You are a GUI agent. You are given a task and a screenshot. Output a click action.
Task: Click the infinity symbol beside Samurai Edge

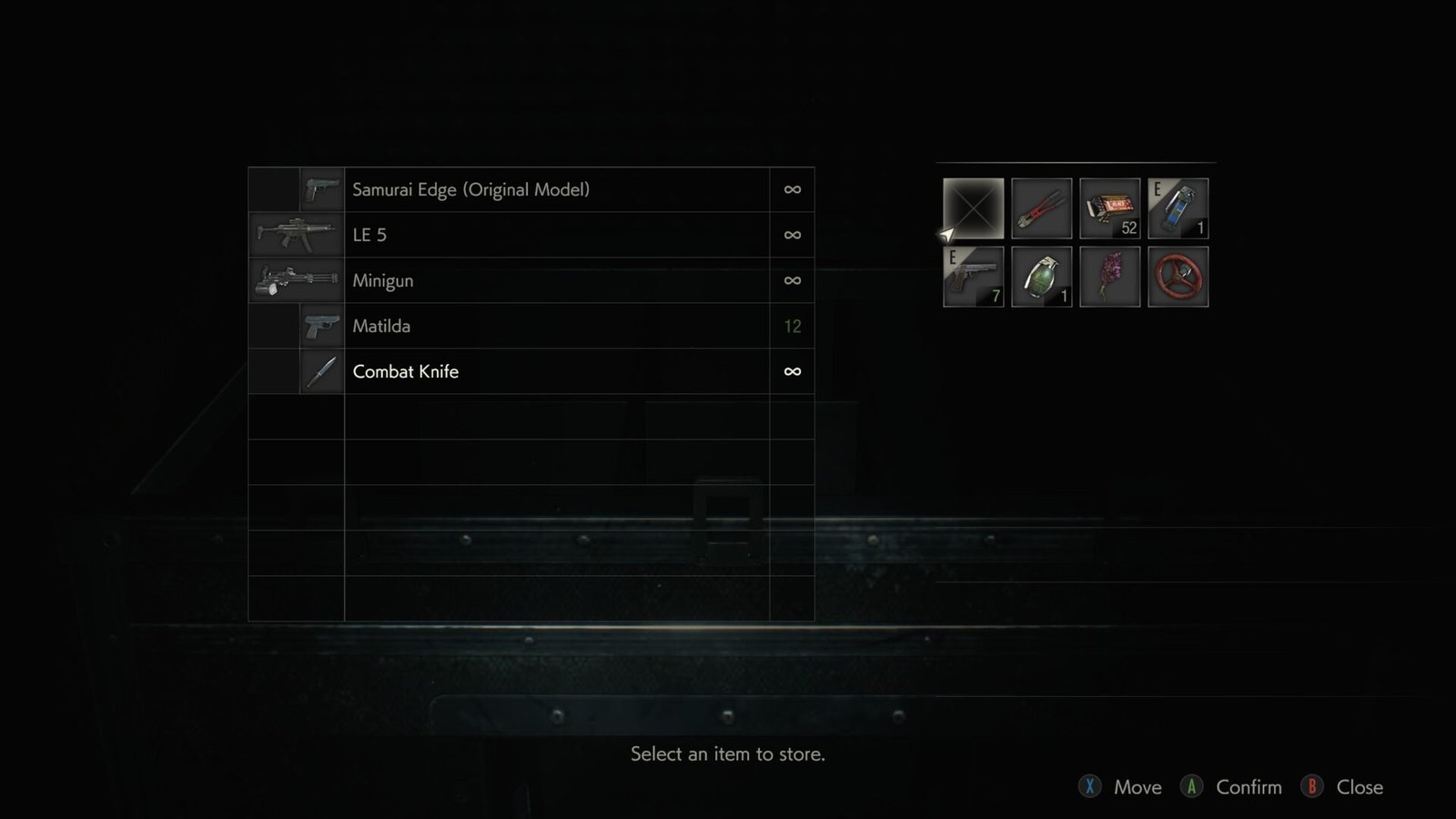click(792, 189)
